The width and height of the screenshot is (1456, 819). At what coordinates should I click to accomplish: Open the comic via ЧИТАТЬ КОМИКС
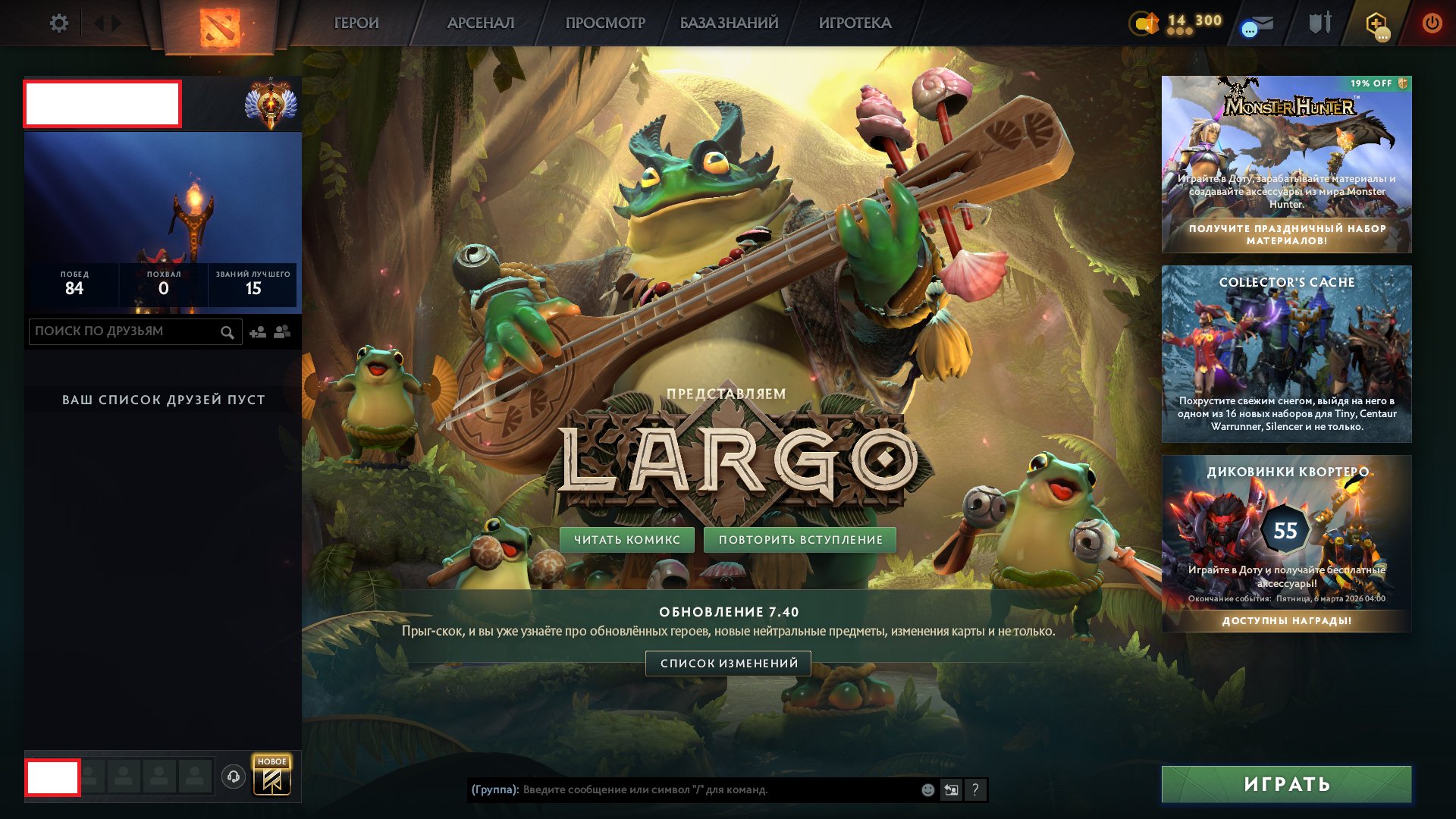pos(629,539)
